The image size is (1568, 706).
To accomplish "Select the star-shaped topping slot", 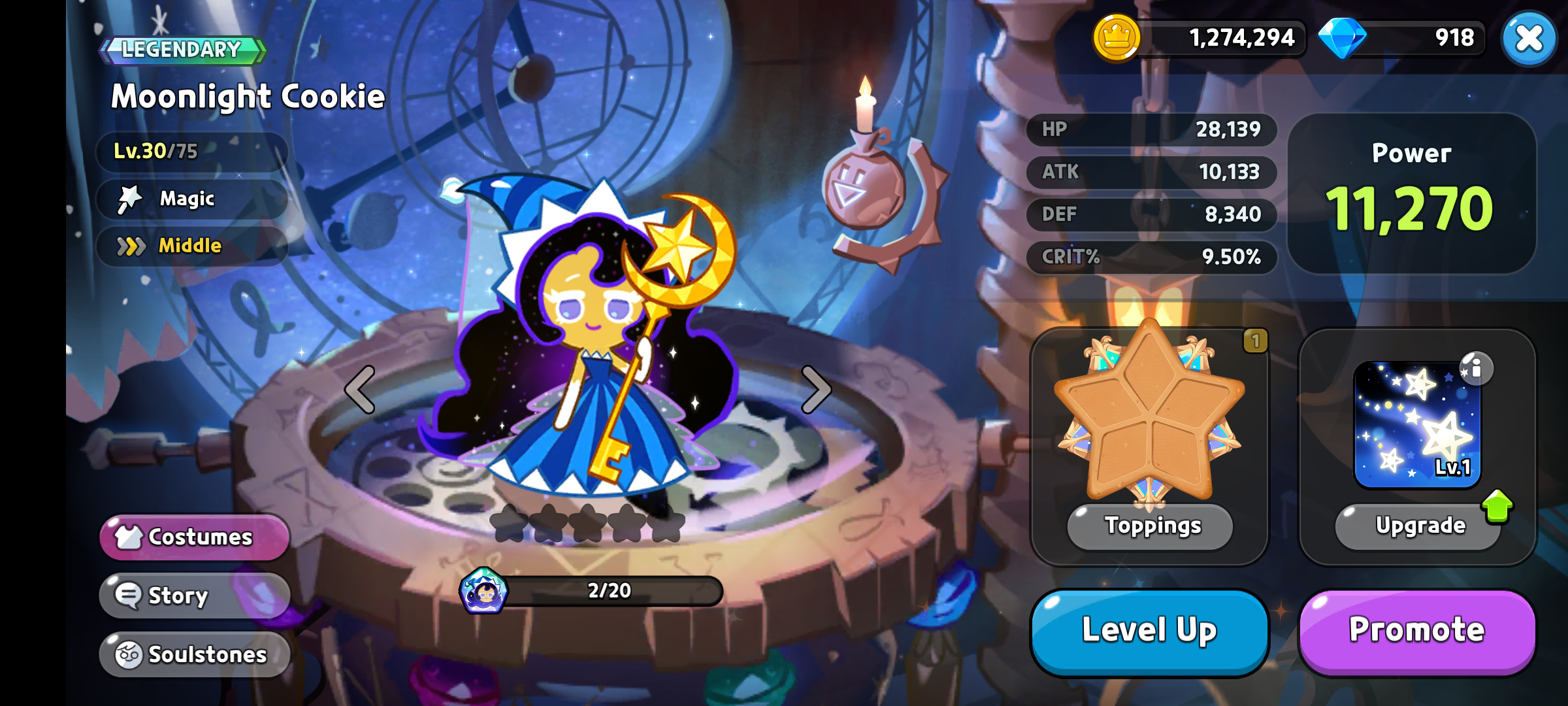I will (1149, 412).
